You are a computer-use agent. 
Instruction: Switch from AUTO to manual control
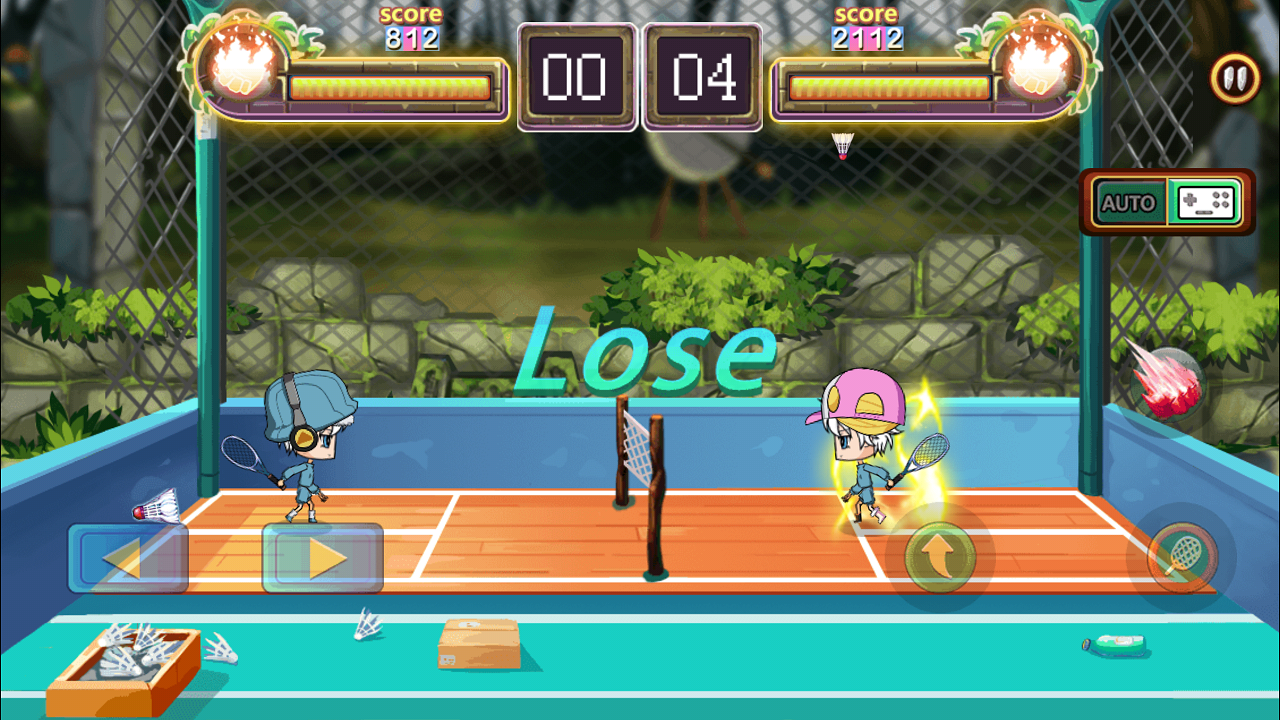1203,202
